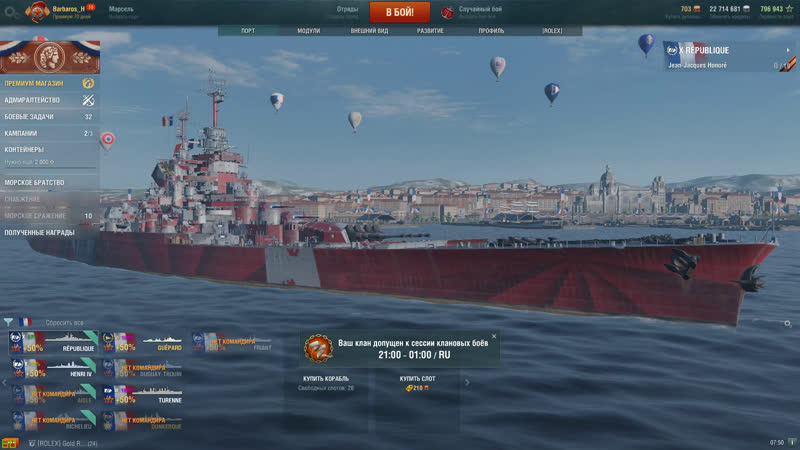Close the clan battle session notification
The width and height of the screenshot is (800, 450).
coord(493,337)
